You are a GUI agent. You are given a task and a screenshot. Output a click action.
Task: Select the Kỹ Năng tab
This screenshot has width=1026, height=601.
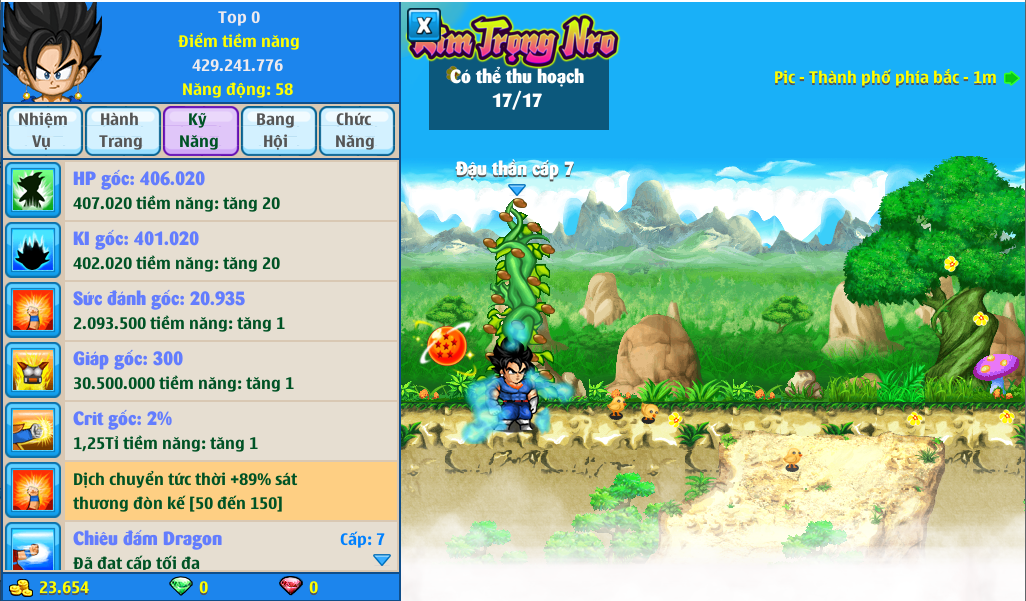coord(199,131)
